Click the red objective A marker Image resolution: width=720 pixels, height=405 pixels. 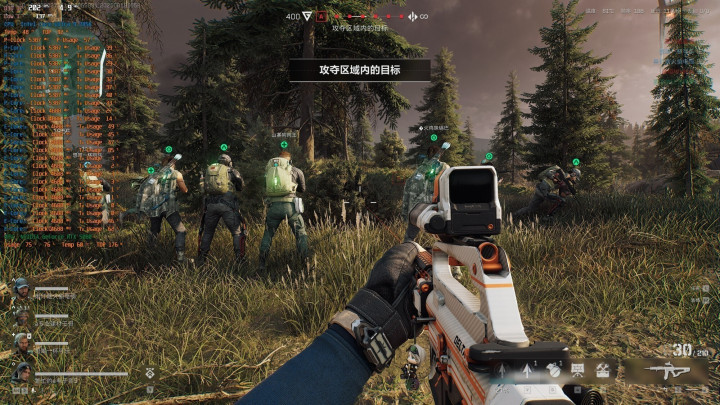tap(322, 17)
